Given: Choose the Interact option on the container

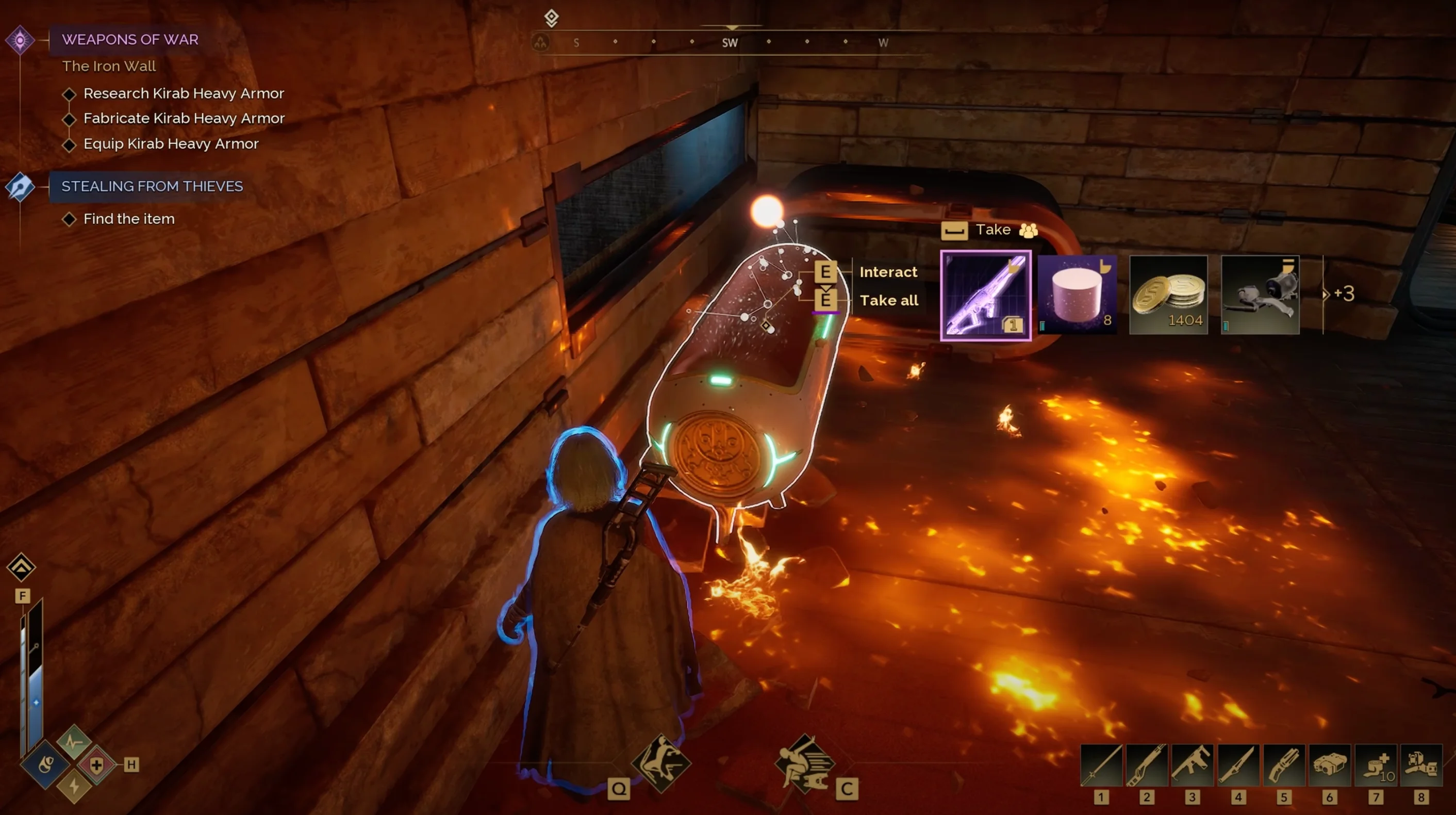Looking at the screenshot, I should click(x=888, y=272).
